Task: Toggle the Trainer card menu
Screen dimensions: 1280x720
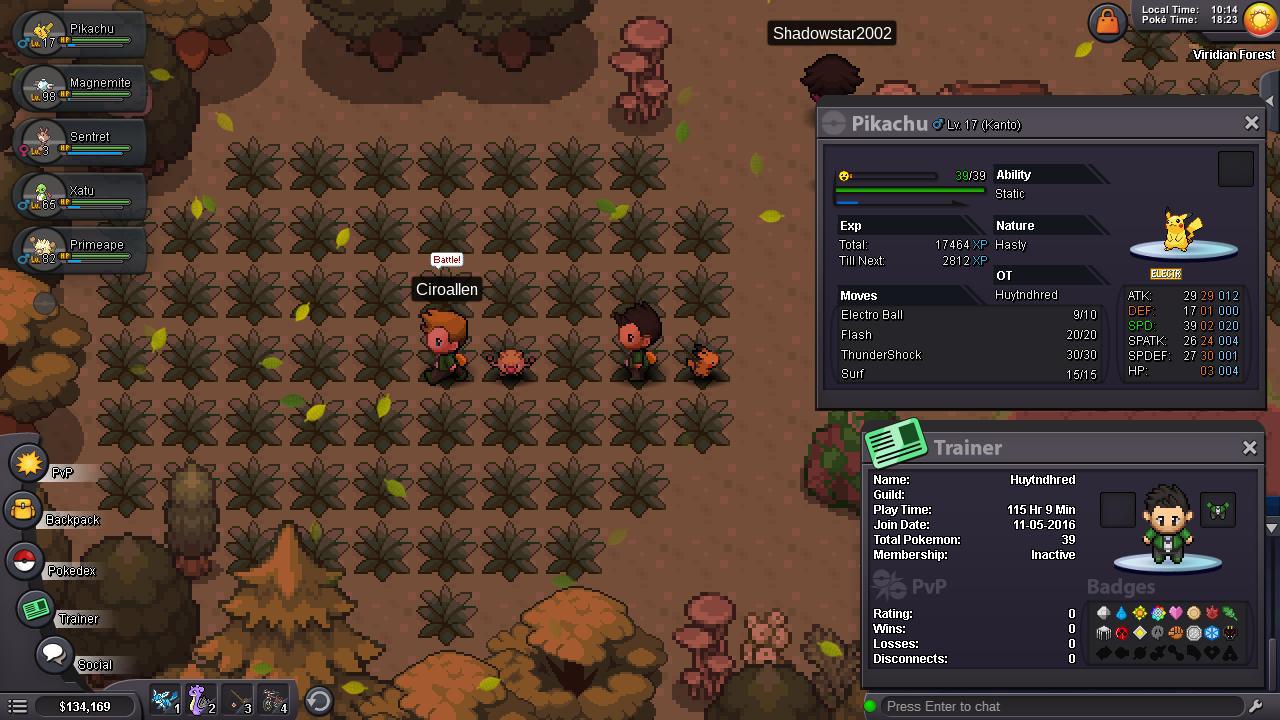Action: pyautogui.click(x=37, y=609)
